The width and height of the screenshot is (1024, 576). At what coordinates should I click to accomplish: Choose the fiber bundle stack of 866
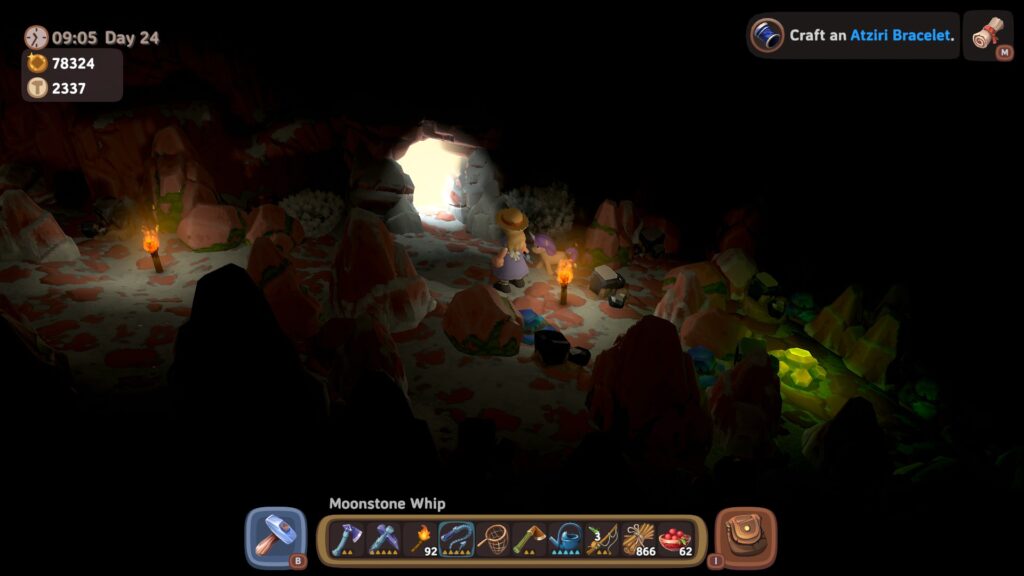(x=639, y=539)
